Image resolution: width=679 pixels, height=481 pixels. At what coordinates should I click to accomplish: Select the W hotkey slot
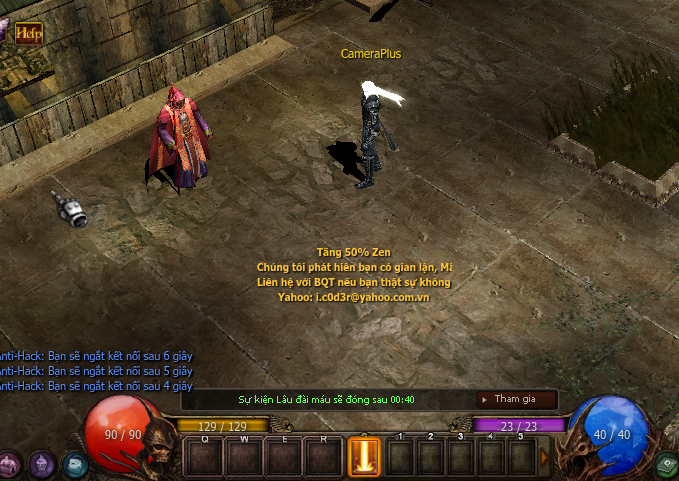tap(244, 458)
